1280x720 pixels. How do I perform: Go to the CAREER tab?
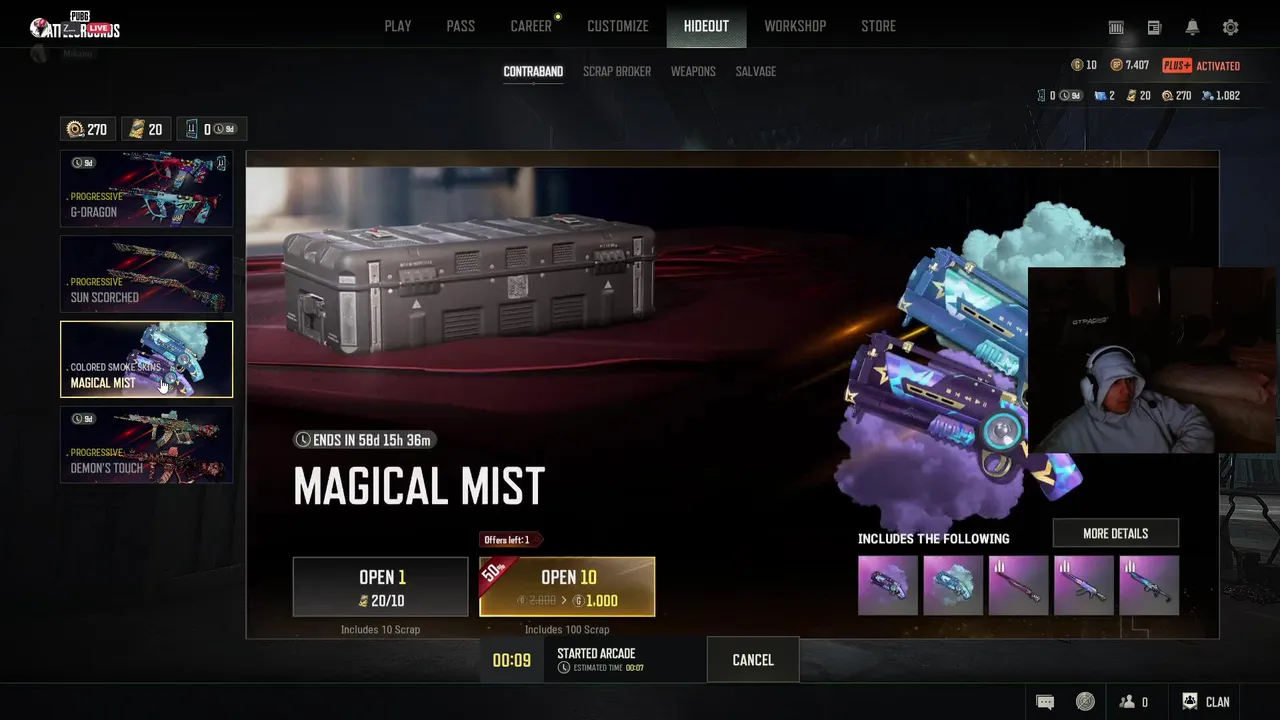coord(531,26)
